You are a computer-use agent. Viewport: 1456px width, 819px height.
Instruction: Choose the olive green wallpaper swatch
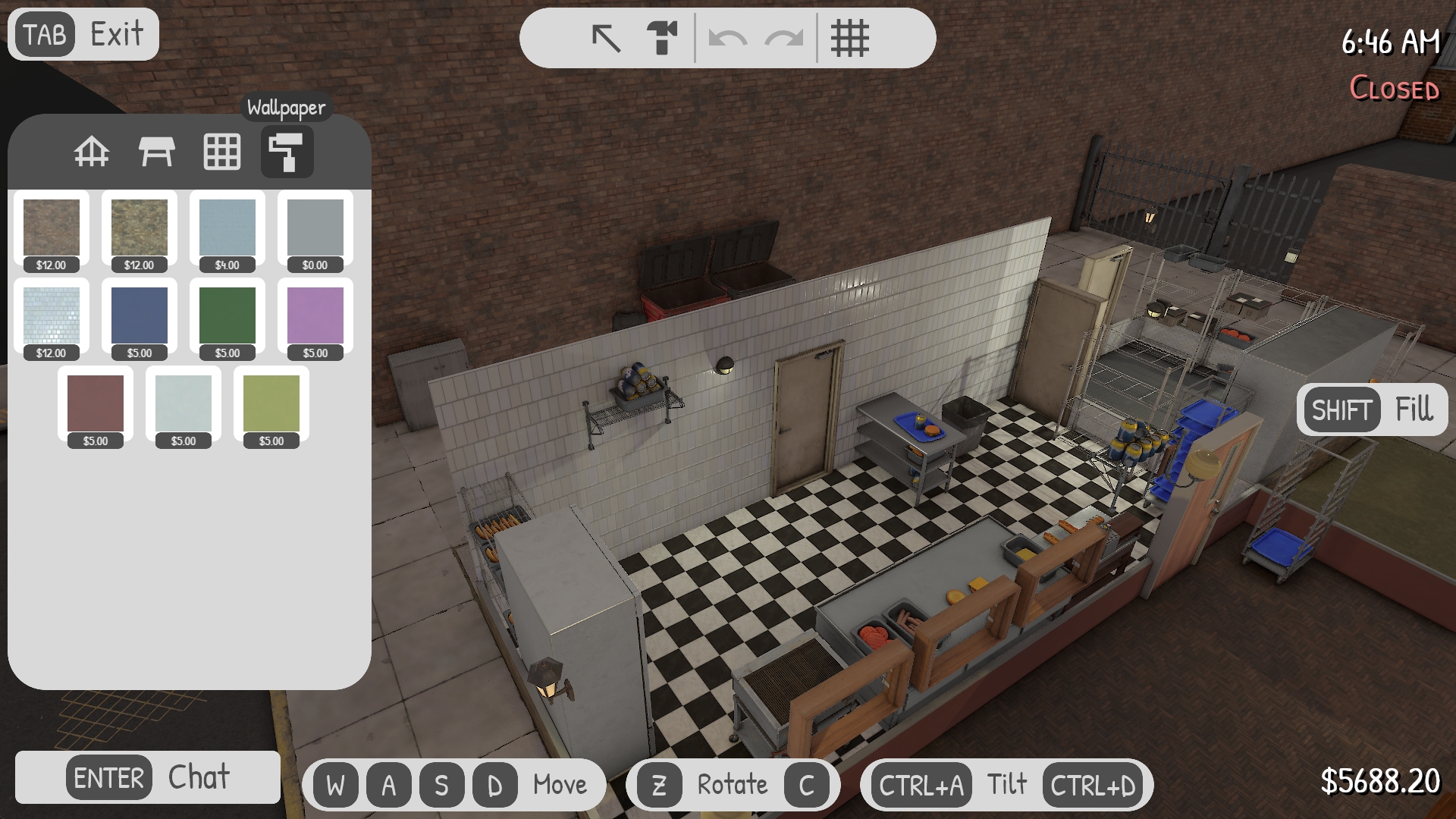271,404
